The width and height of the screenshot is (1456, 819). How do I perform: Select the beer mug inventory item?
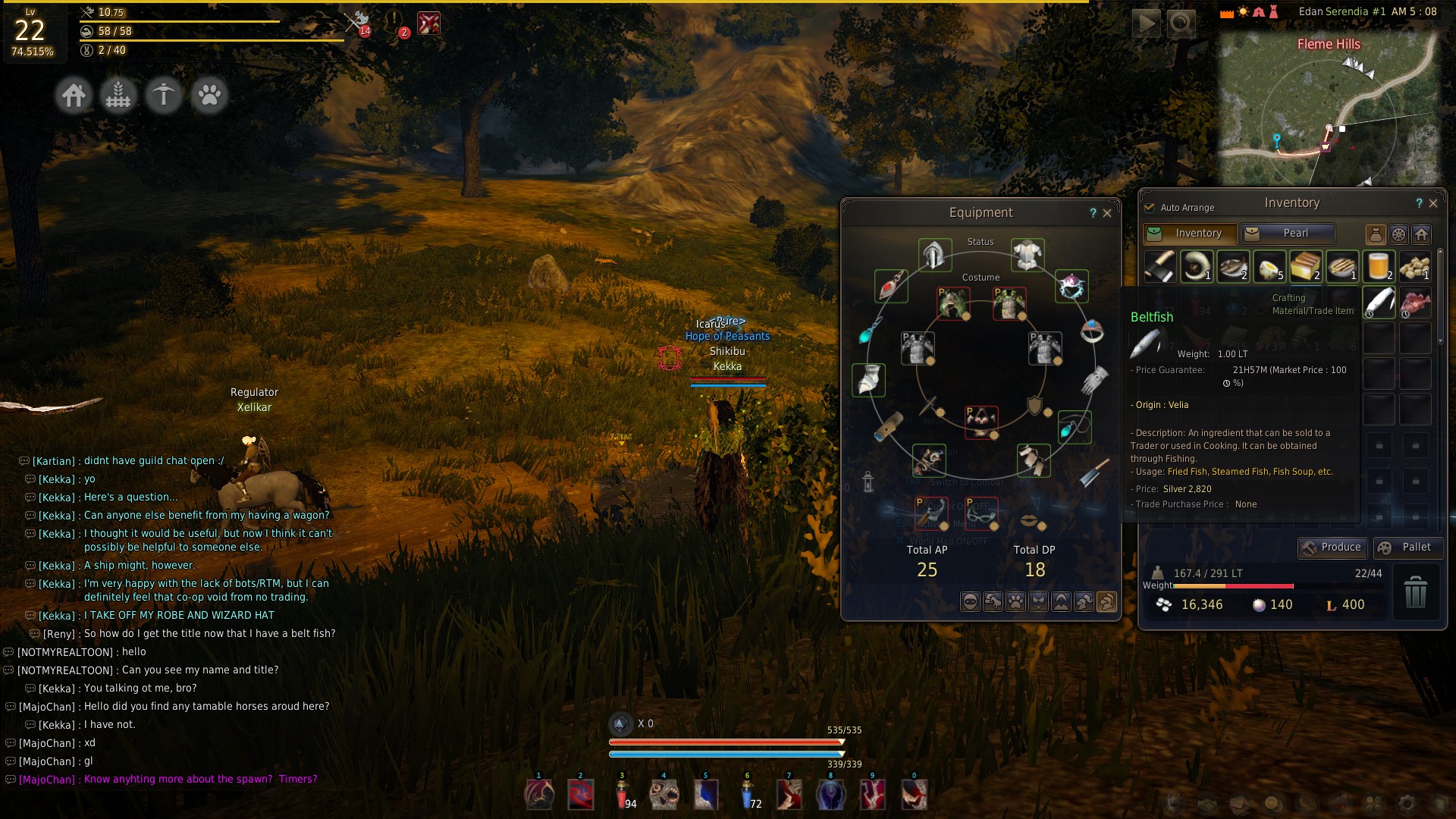pyautogui.click(x=1379, y=266)
